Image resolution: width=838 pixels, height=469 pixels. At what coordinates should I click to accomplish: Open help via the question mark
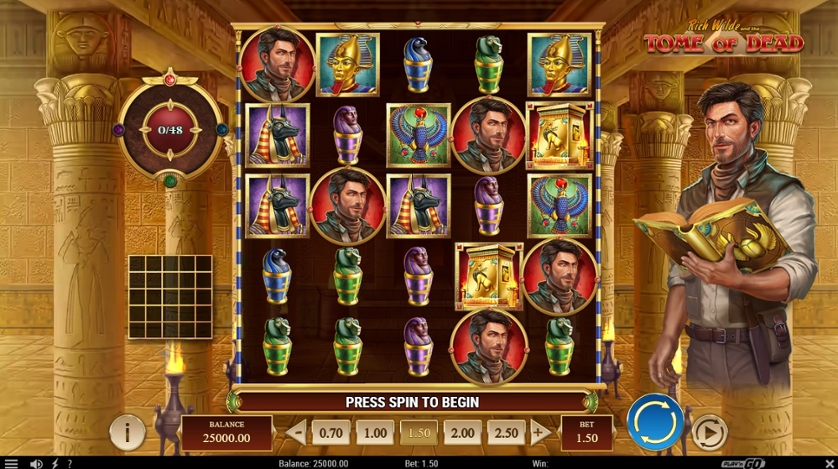(x=69, y=463)
